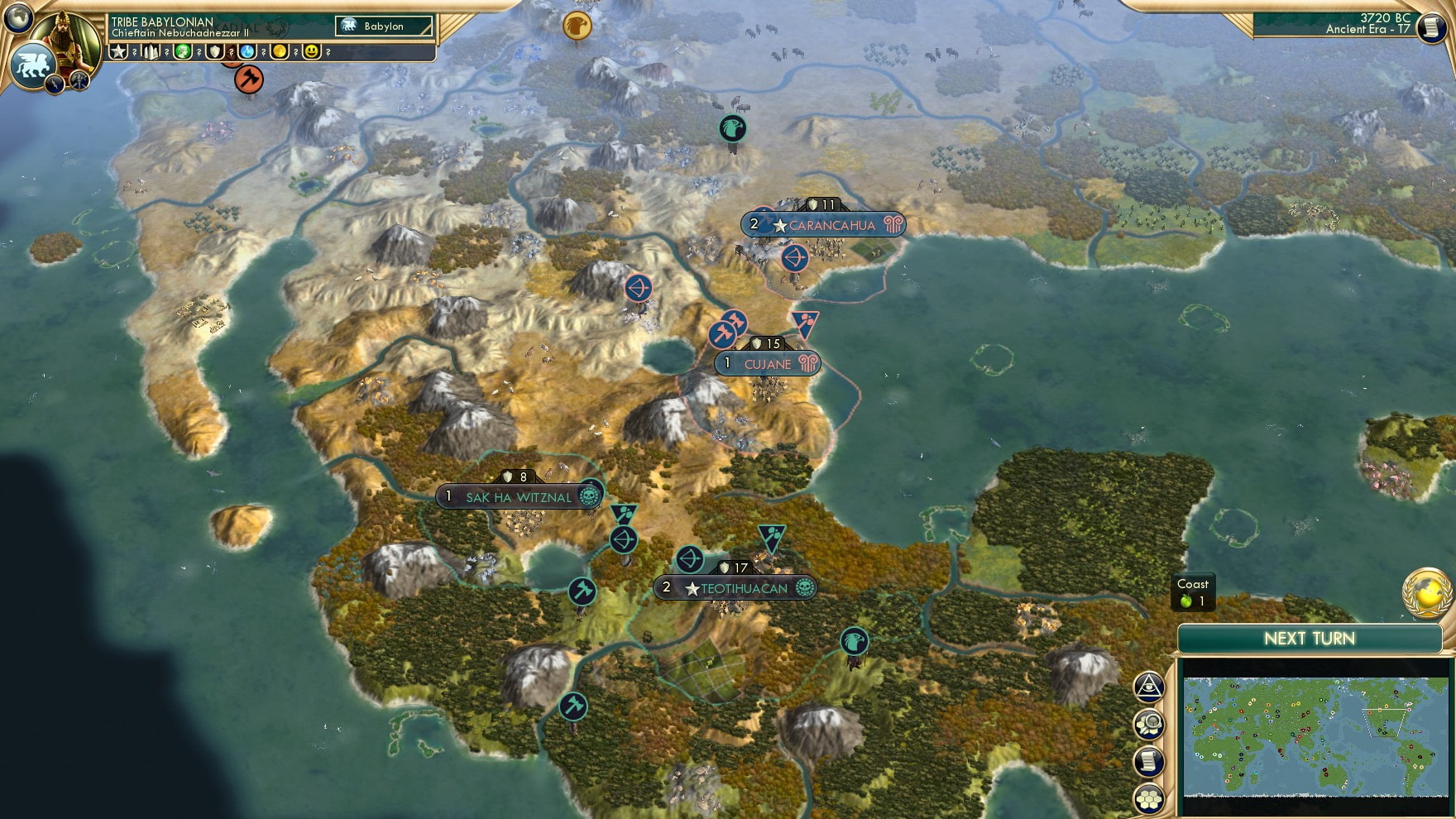Click the eye-in-triangle button by the minimap
This screenshot has width=1456, height=819.
(1149, 687)
